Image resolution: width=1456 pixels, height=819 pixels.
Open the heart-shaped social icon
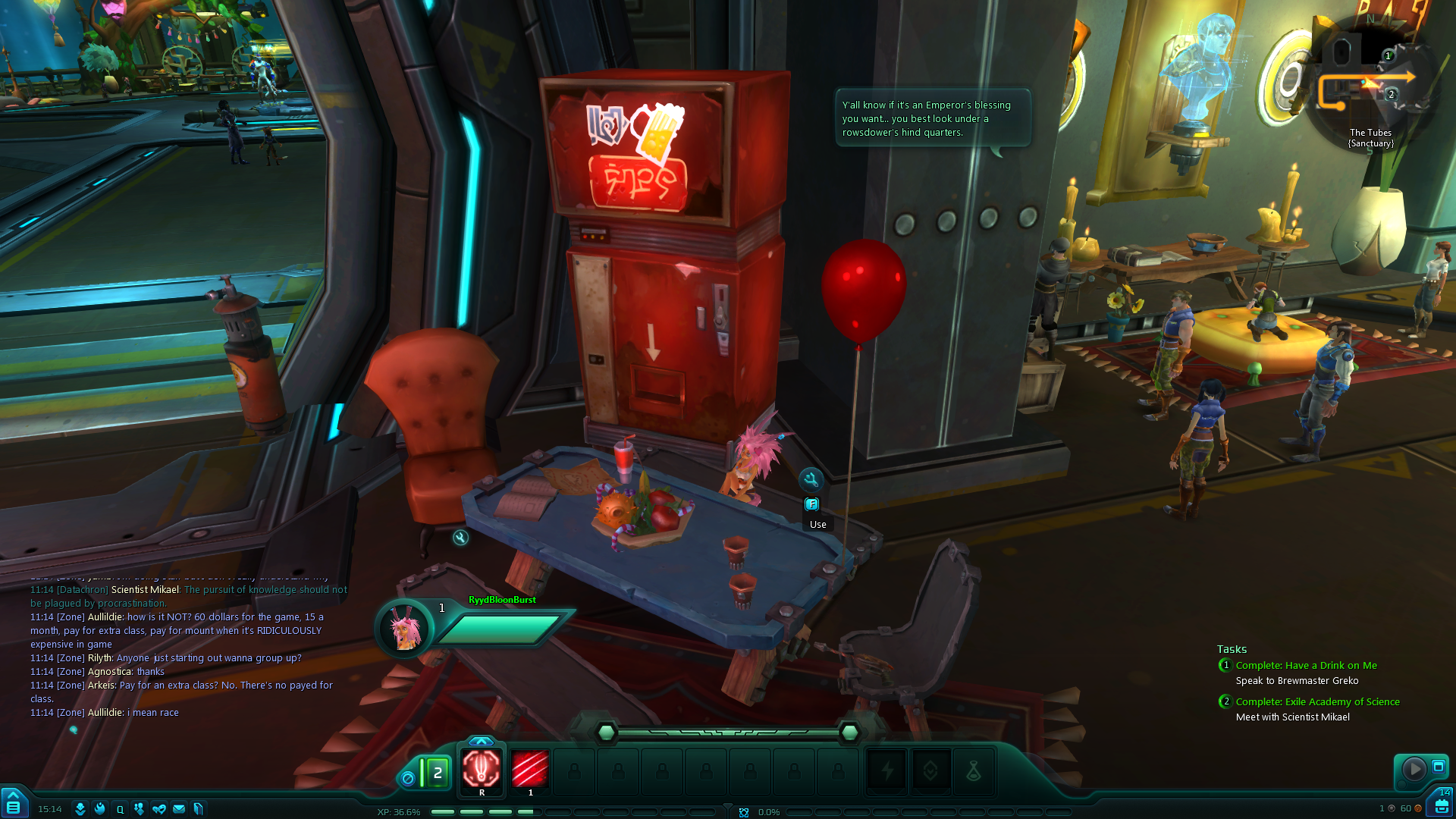pos(159,809)
